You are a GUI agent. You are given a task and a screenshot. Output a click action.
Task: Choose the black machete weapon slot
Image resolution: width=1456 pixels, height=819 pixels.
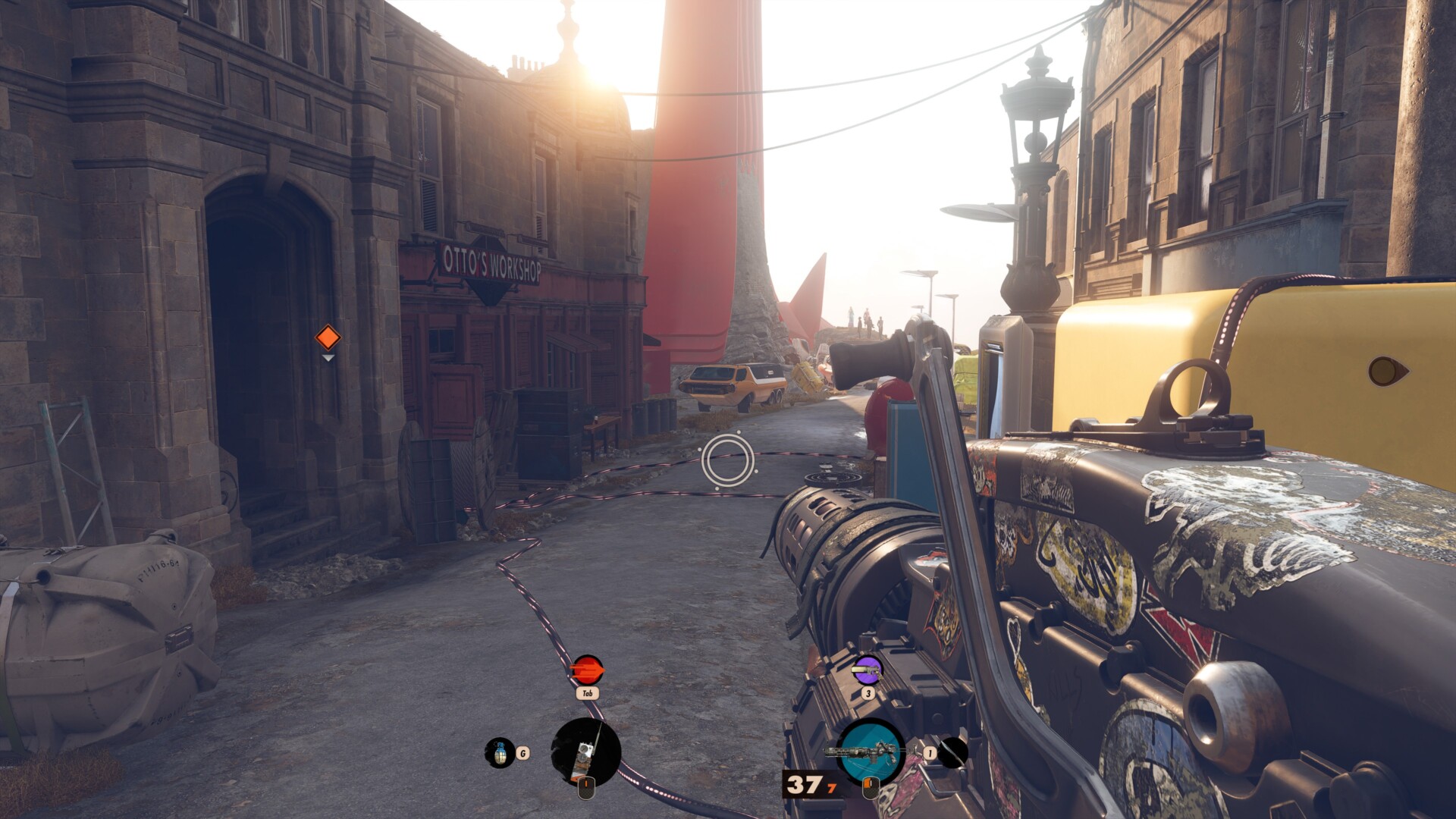952,752
